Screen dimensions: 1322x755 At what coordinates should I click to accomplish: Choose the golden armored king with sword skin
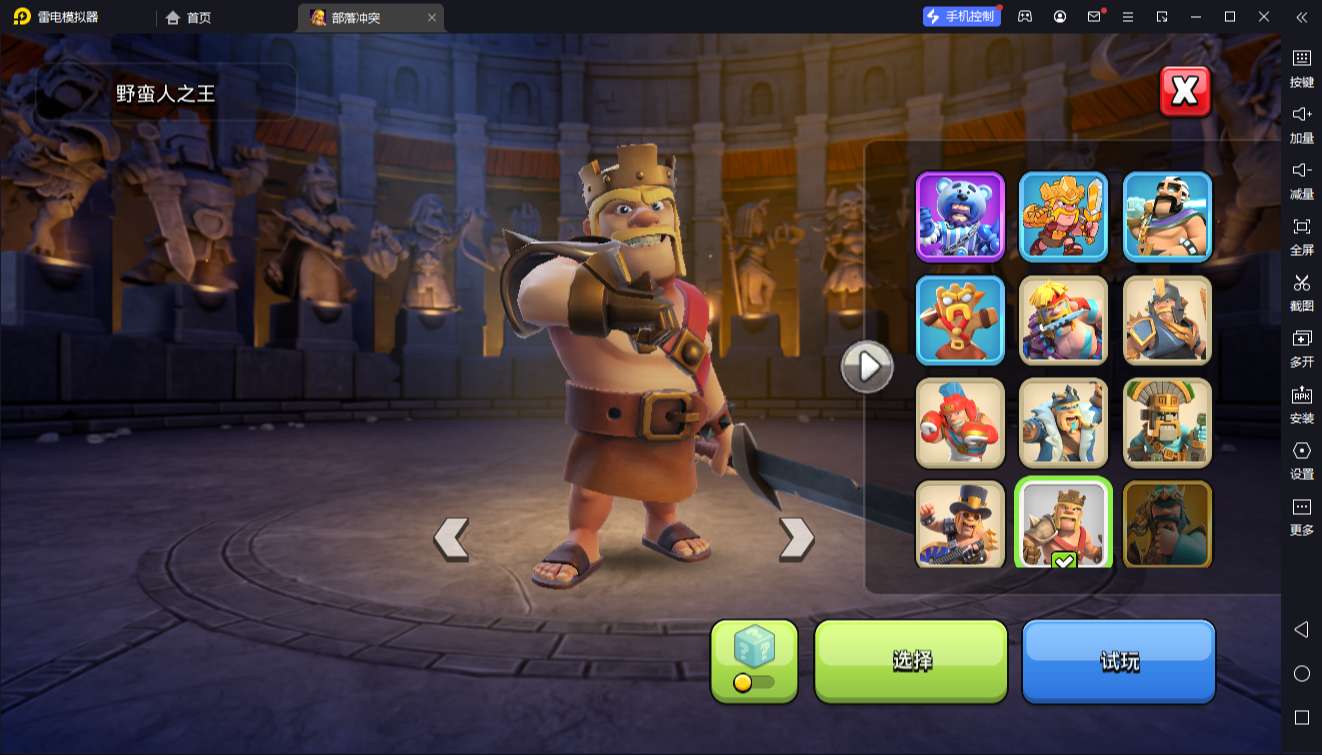pyautogui.click(x=1063, y=216)
